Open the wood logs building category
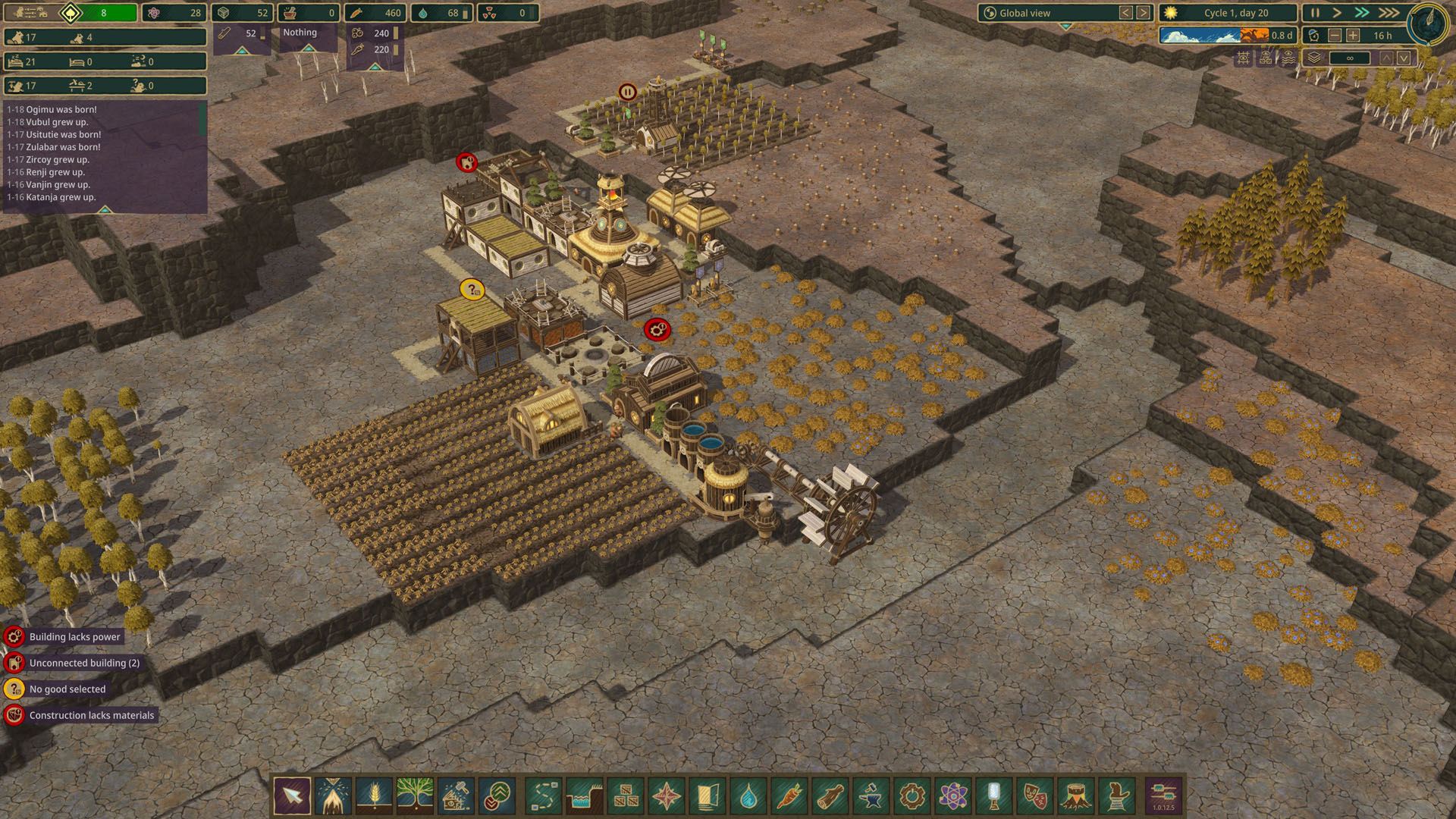Screen dimensions: 1456x819 click(830, 796)
